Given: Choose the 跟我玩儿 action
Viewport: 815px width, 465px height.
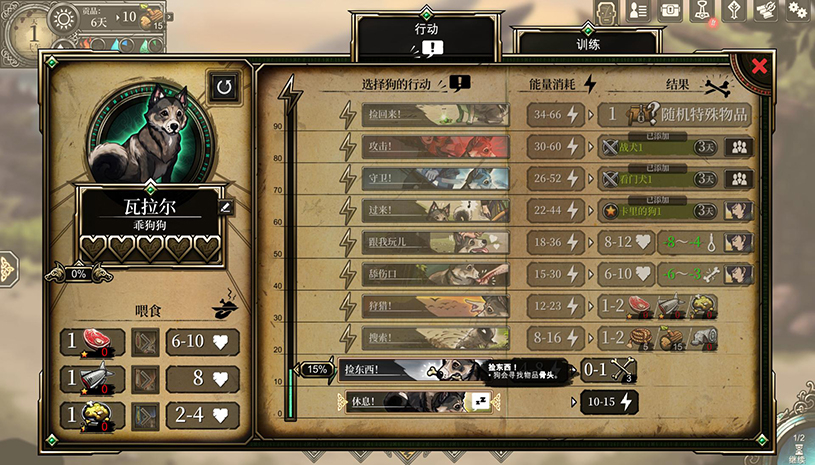Looking at the screenshot, I should coord(434,241).
